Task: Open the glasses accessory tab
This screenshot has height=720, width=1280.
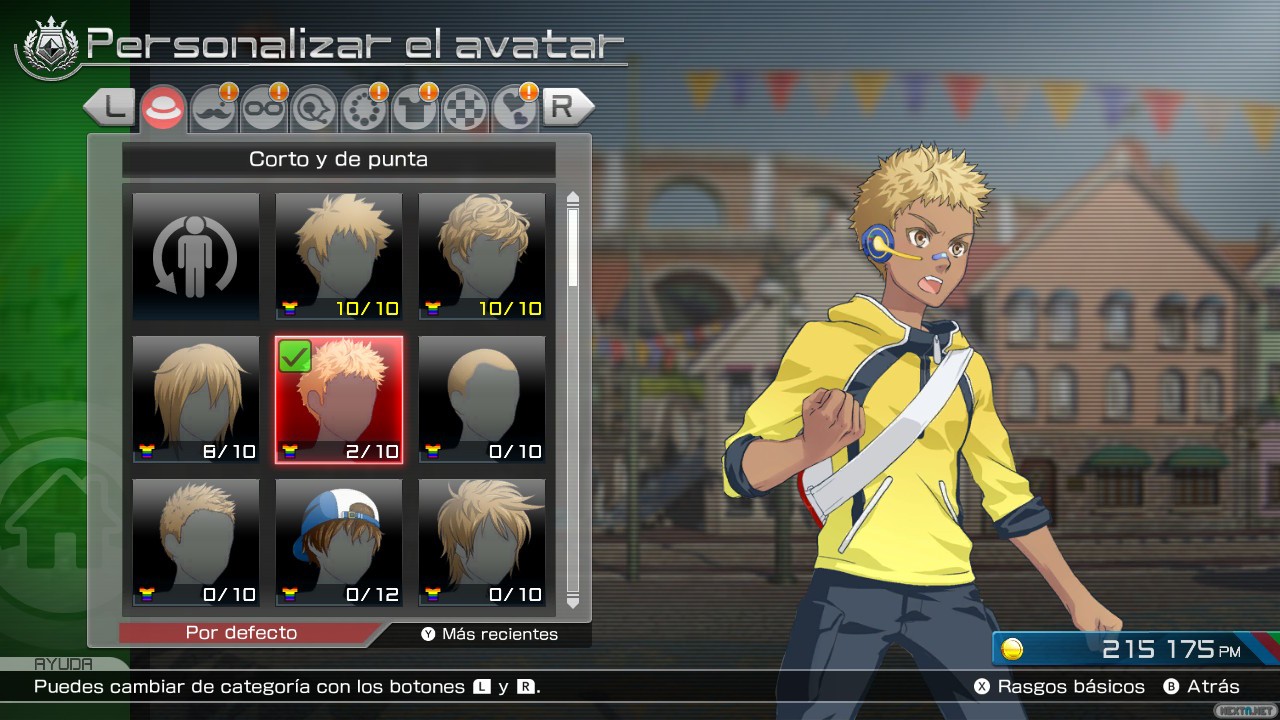Action: tap(264, 109)
